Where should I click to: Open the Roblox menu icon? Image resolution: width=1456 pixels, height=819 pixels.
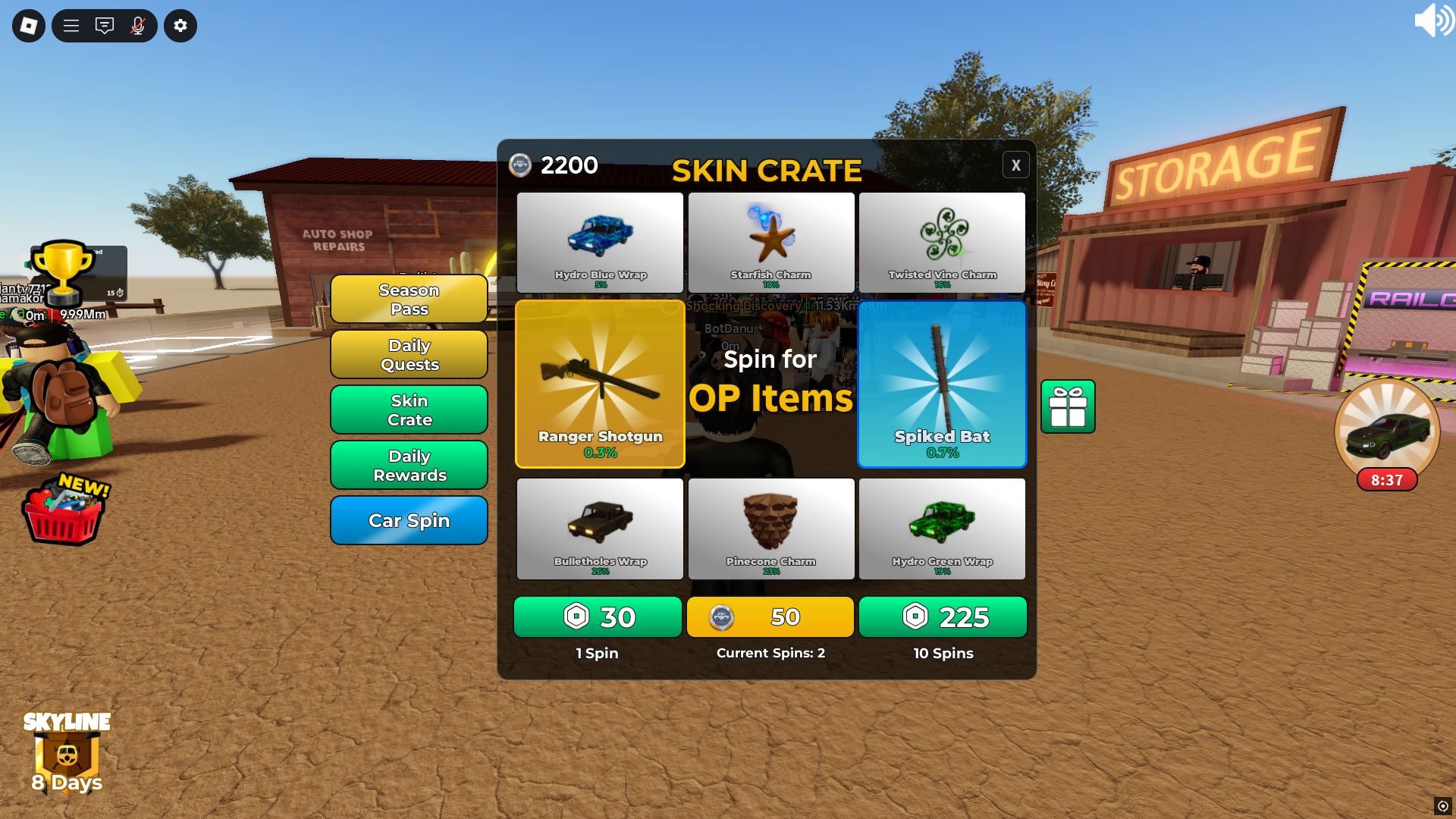[28, 25]
